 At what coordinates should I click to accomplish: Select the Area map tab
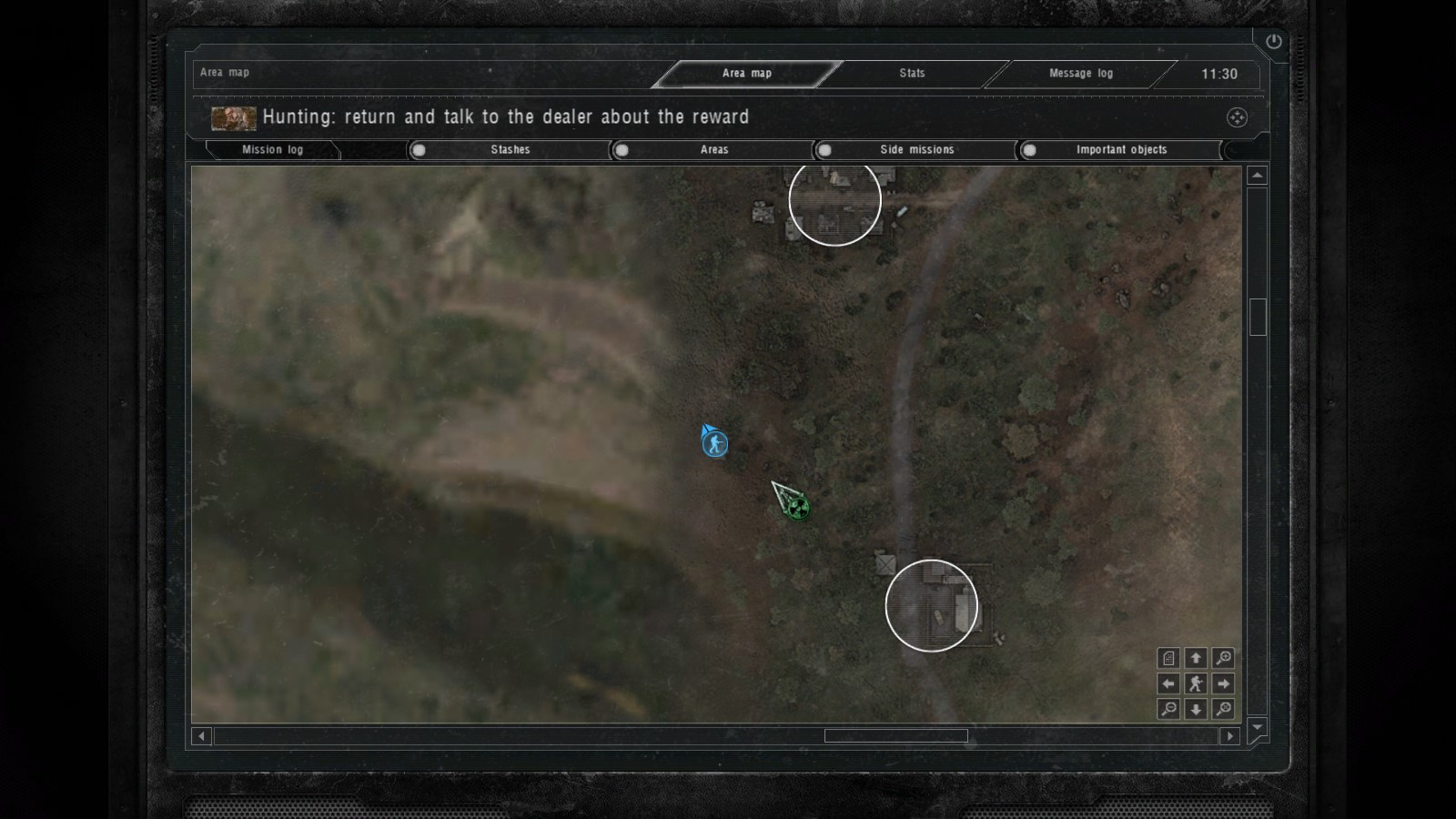pos(746,74)
